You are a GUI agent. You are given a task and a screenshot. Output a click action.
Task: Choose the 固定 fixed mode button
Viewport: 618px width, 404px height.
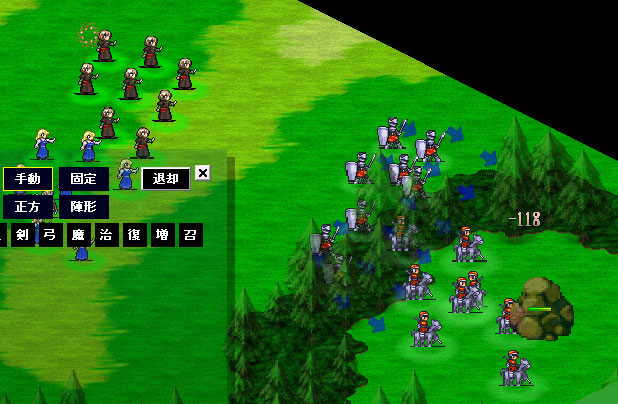click(x=83, y=179)
